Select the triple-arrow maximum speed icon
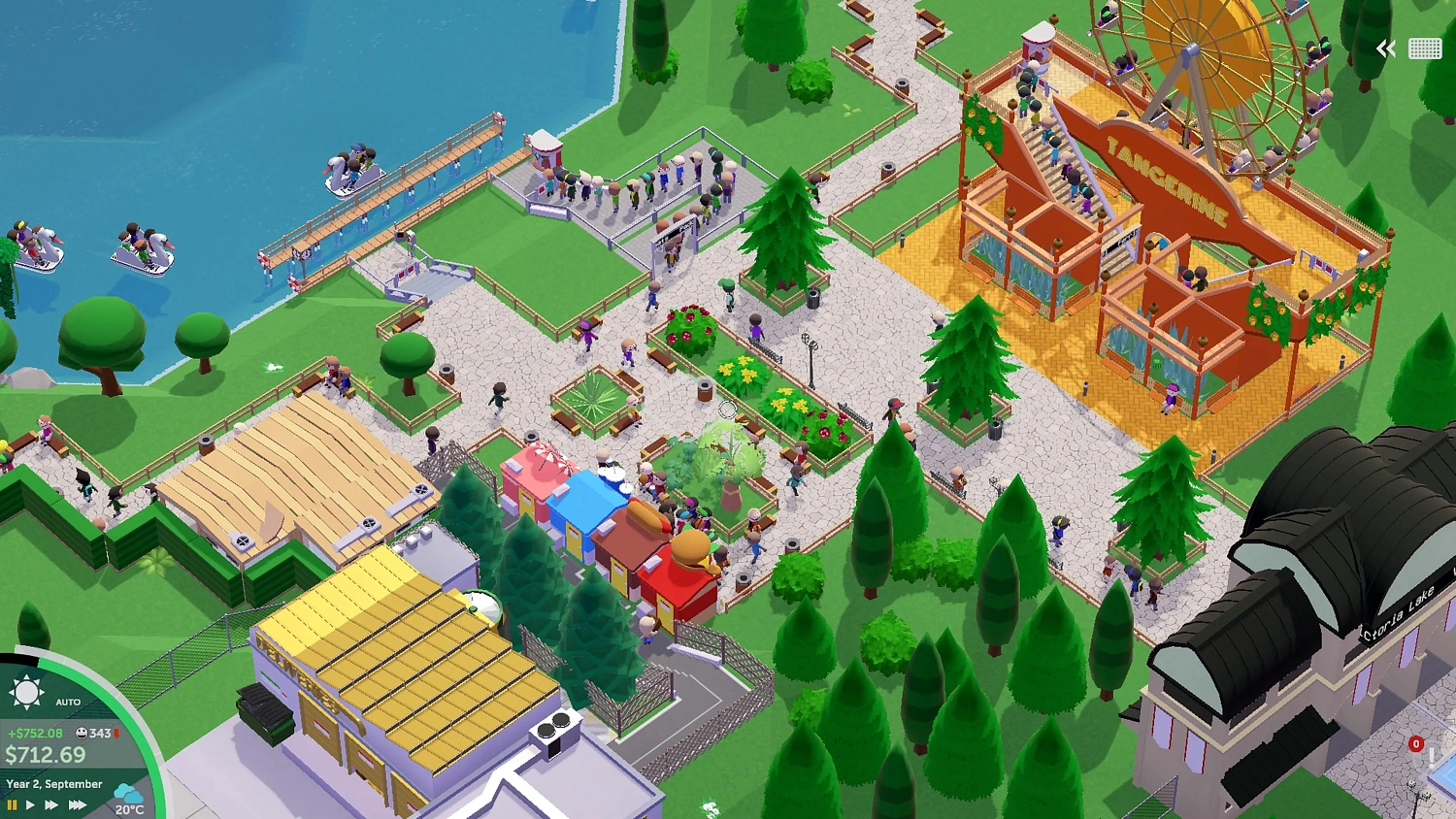Viewport: 1456px width, 819px height. (x=76, y=804)
